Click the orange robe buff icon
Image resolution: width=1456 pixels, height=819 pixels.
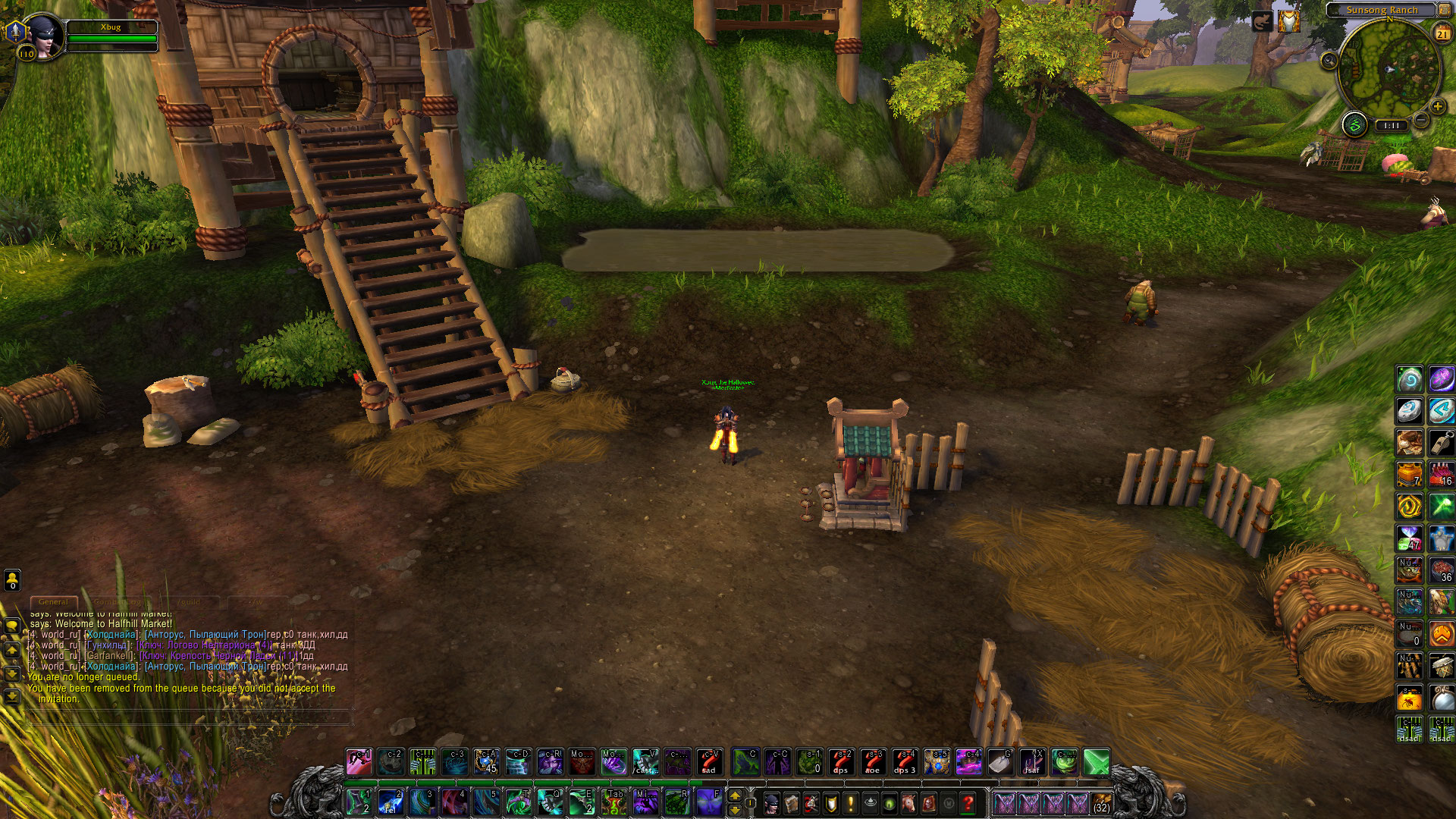tap(1288, 21)
